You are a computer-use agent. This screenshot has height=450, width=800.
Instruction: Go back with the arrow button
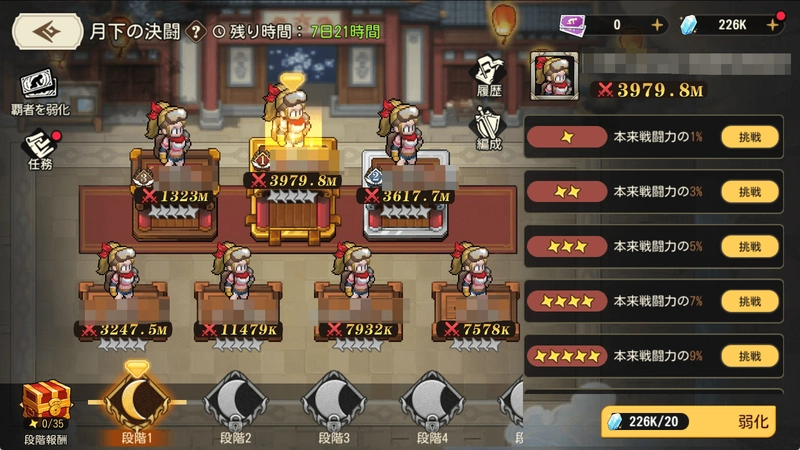[47, 30]
